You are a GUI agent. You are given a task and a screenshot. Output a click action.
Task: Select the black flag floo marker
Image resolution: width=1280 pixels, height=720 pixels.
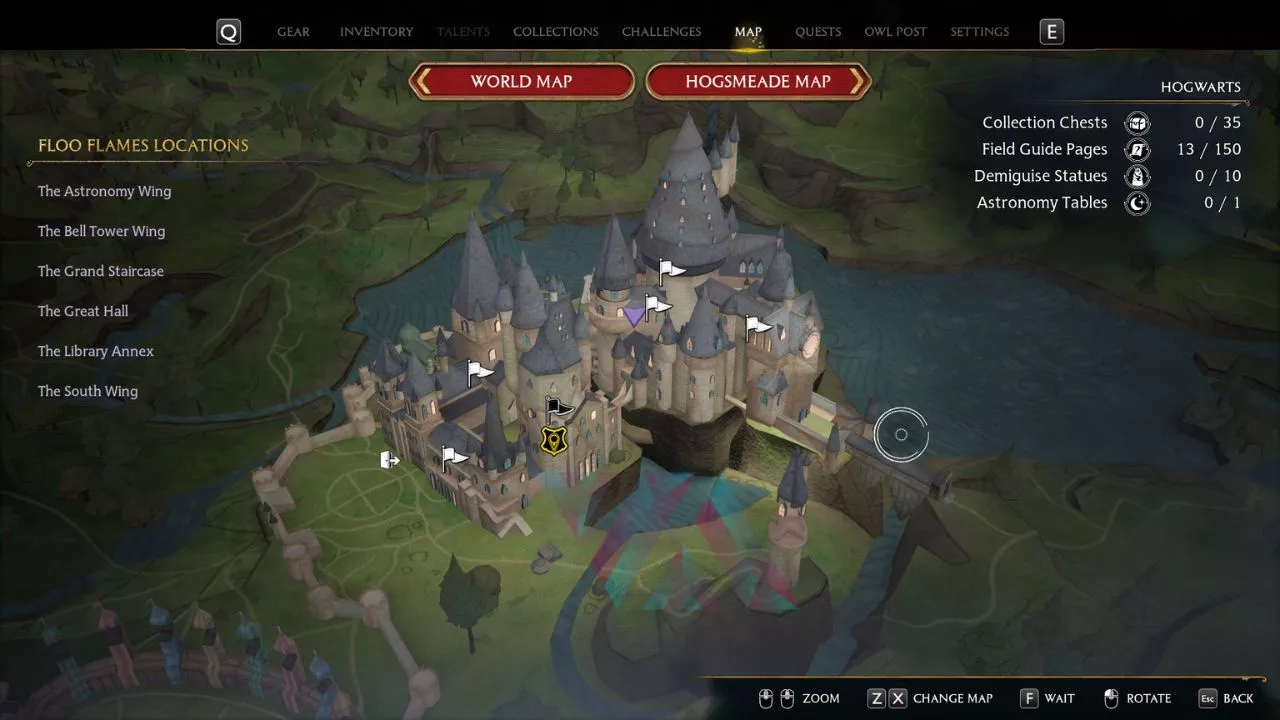pyautogui.click(x=558, y=407)
